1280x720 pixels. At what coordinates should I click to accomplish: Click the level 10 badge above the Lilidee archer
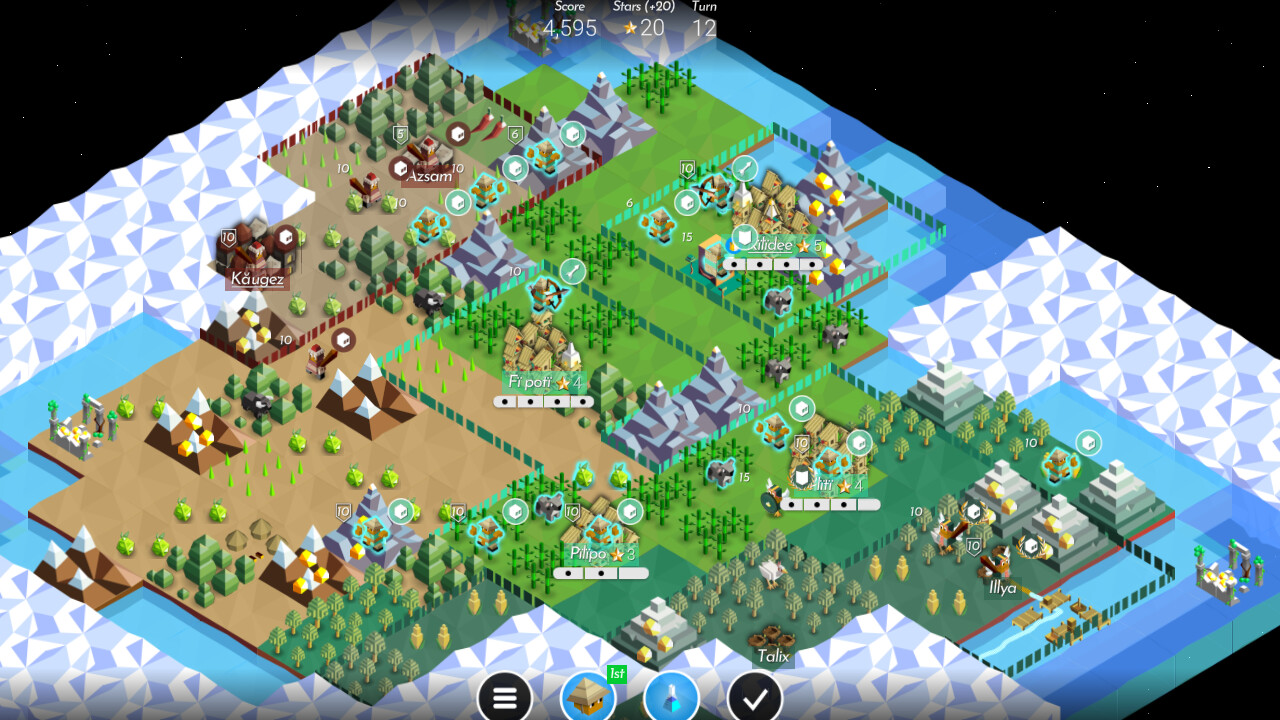687,168
